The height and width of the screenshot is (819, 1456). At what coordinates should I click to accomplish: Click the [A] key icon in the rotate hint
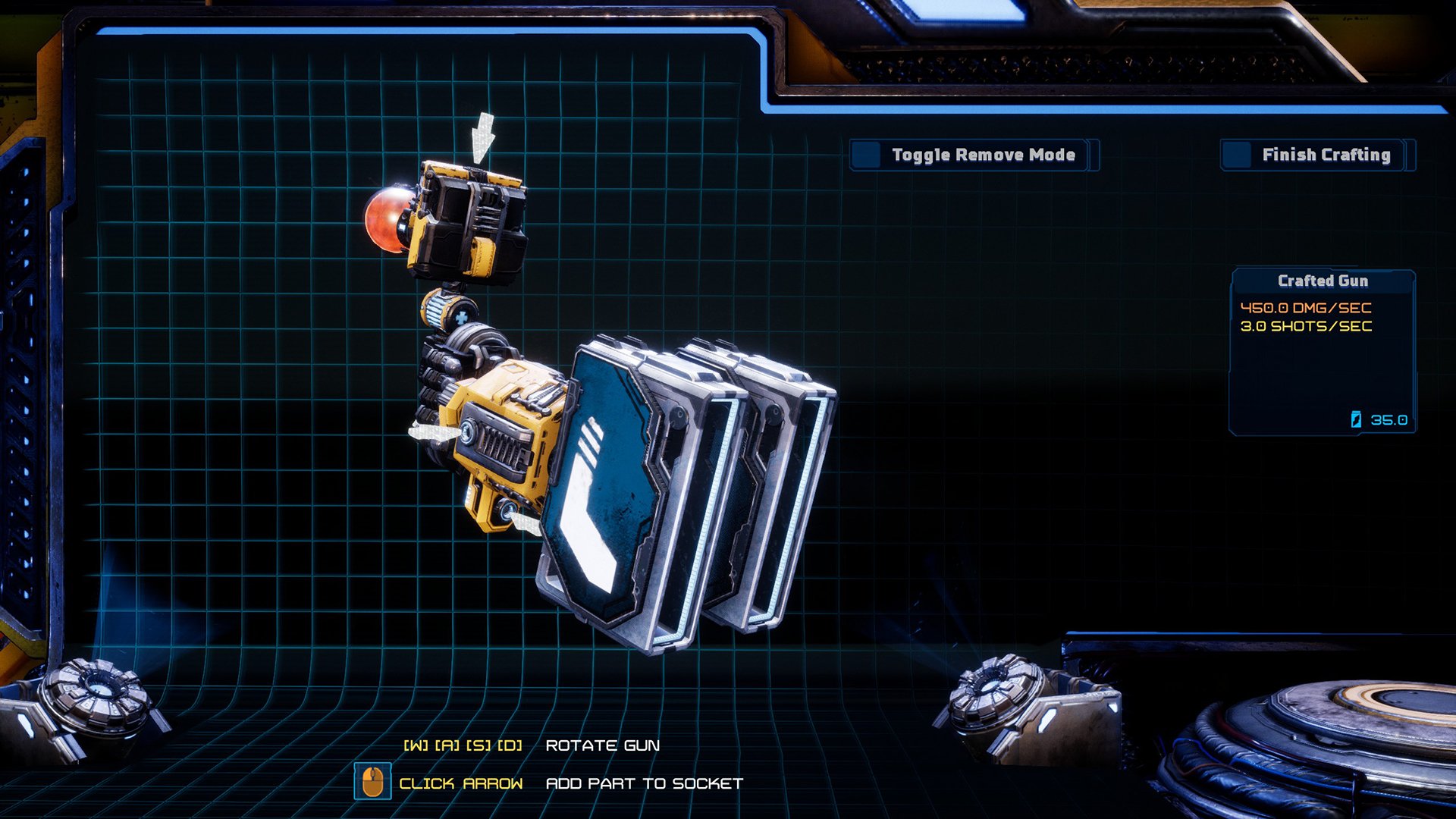447,745
